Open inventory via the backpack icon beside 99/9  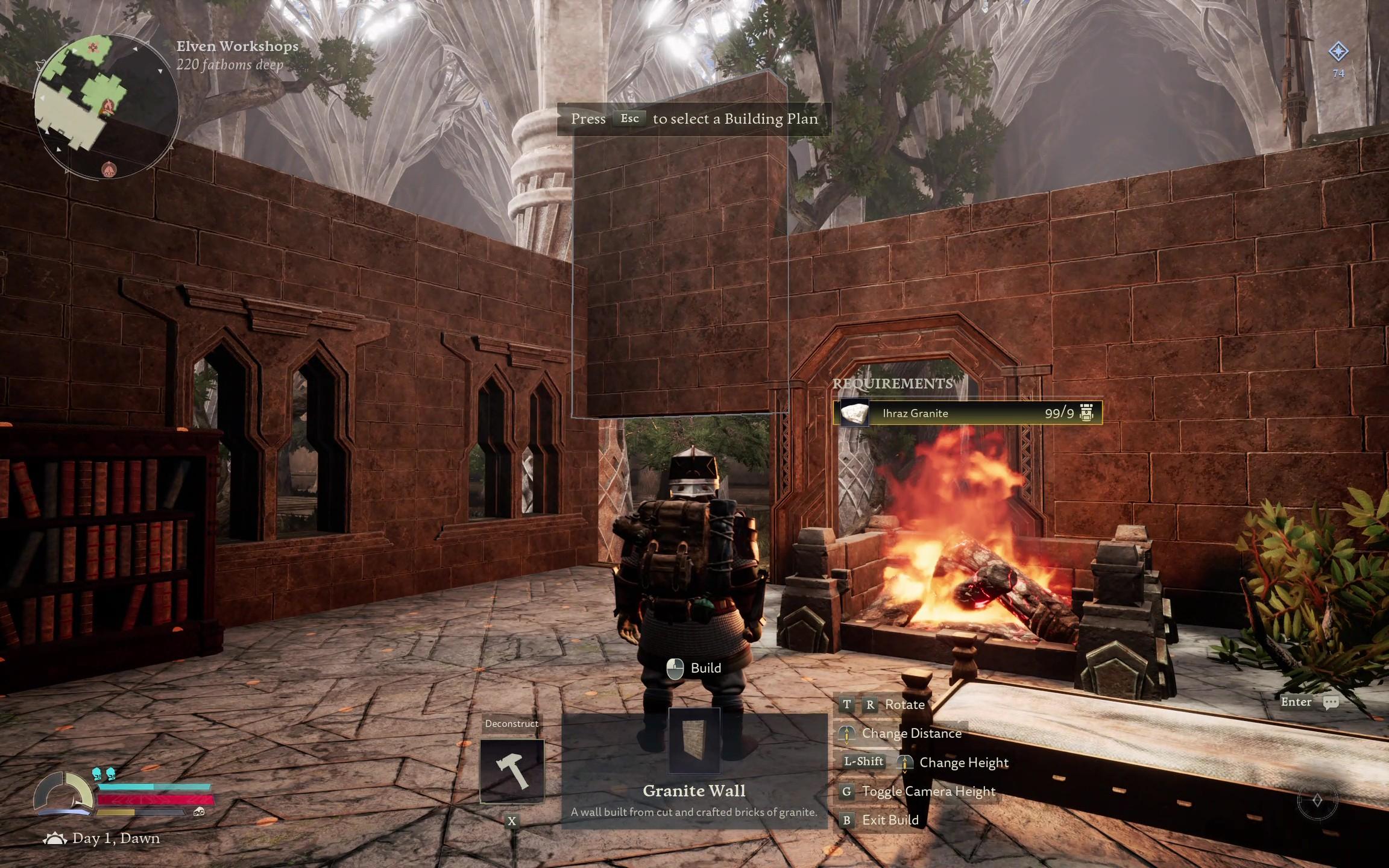[1088, 414]
